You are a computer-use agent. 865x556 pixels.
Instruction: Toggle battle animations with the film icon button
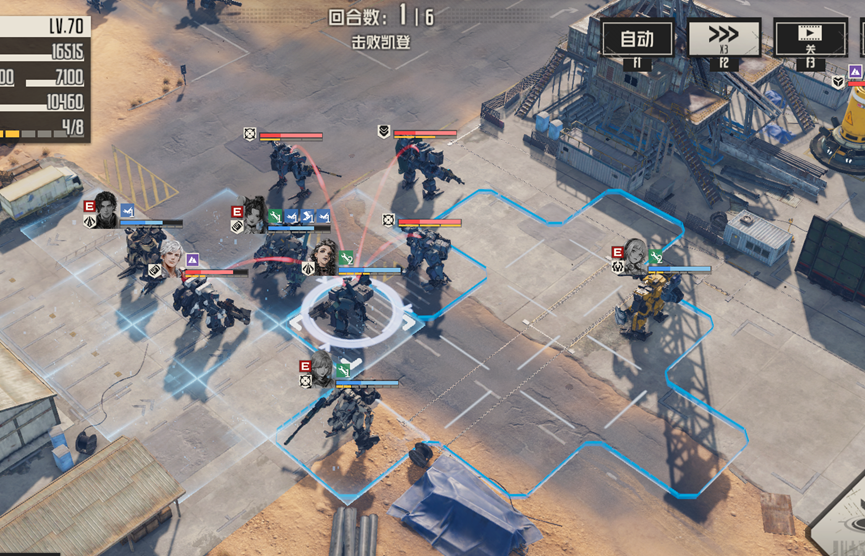[x=810, y=39]
